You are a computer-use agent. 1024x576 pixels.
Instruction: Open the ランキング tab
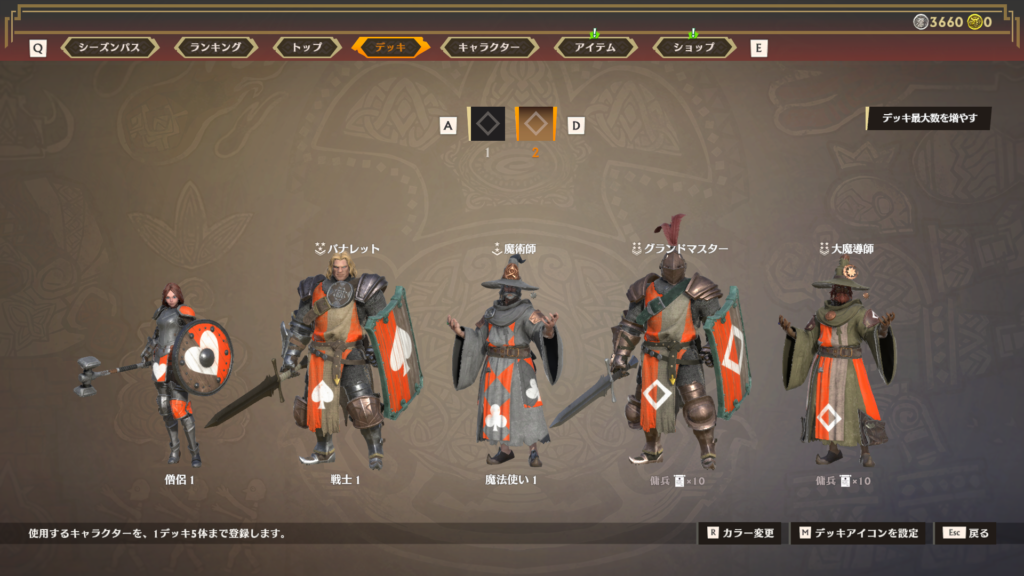pyautogui.click(x=215, y=47)
